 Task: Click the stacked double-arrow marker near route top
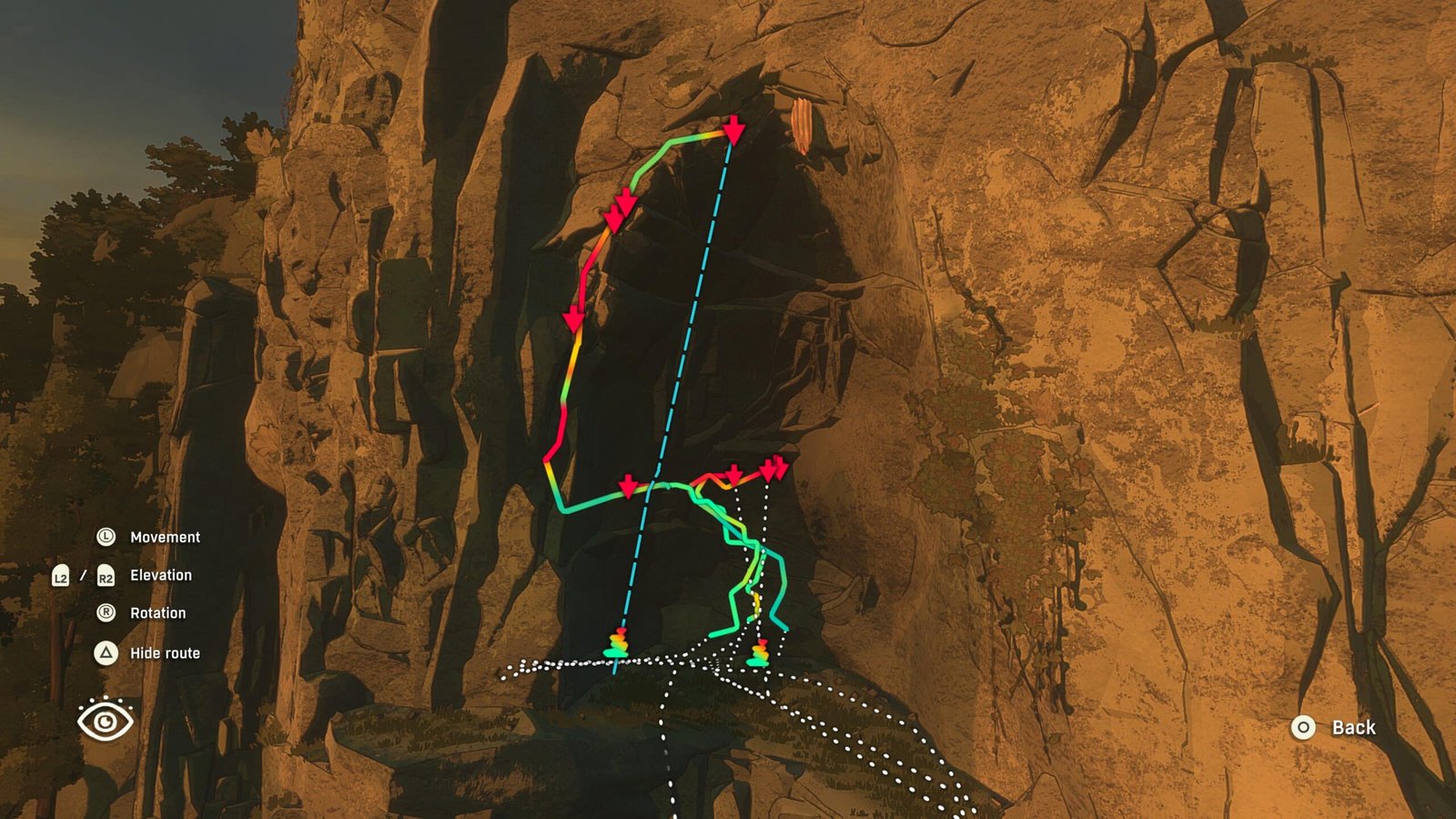point(618,209)
